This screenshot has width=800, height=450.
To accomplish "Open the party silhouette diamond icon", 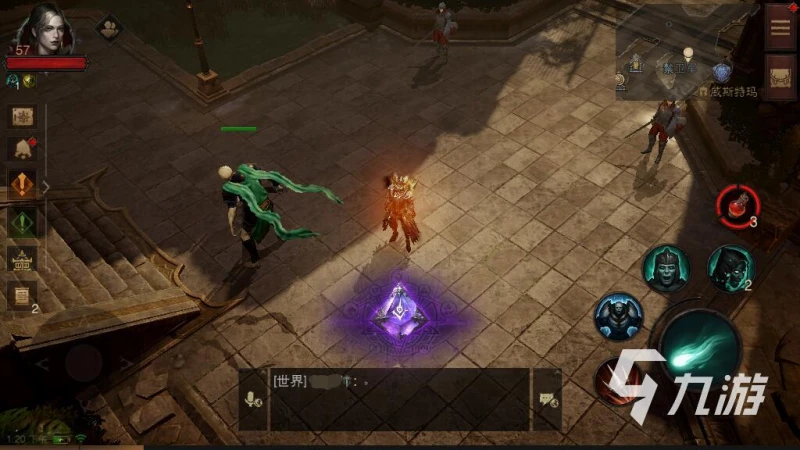I will (x=108, y=27).
